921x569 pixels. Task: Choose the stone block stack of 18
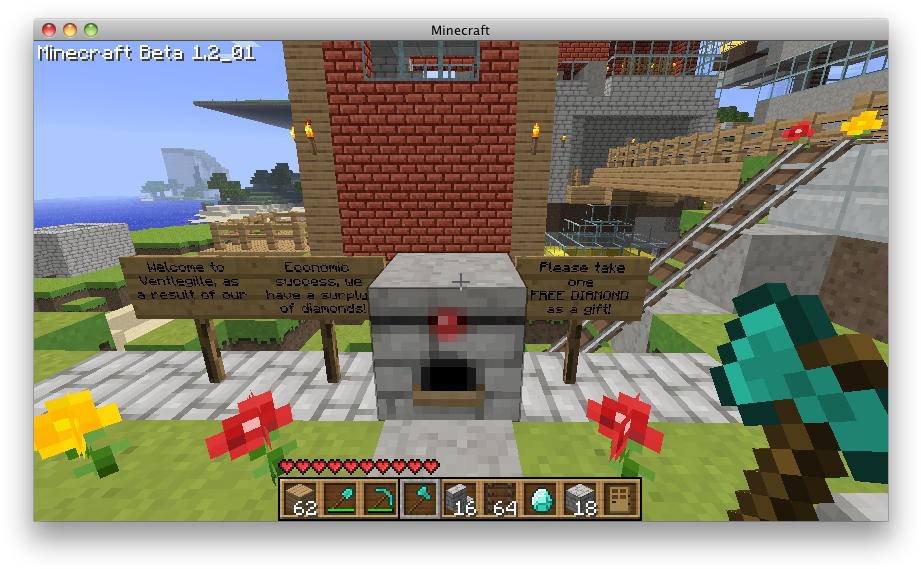(x=580, y=498)
